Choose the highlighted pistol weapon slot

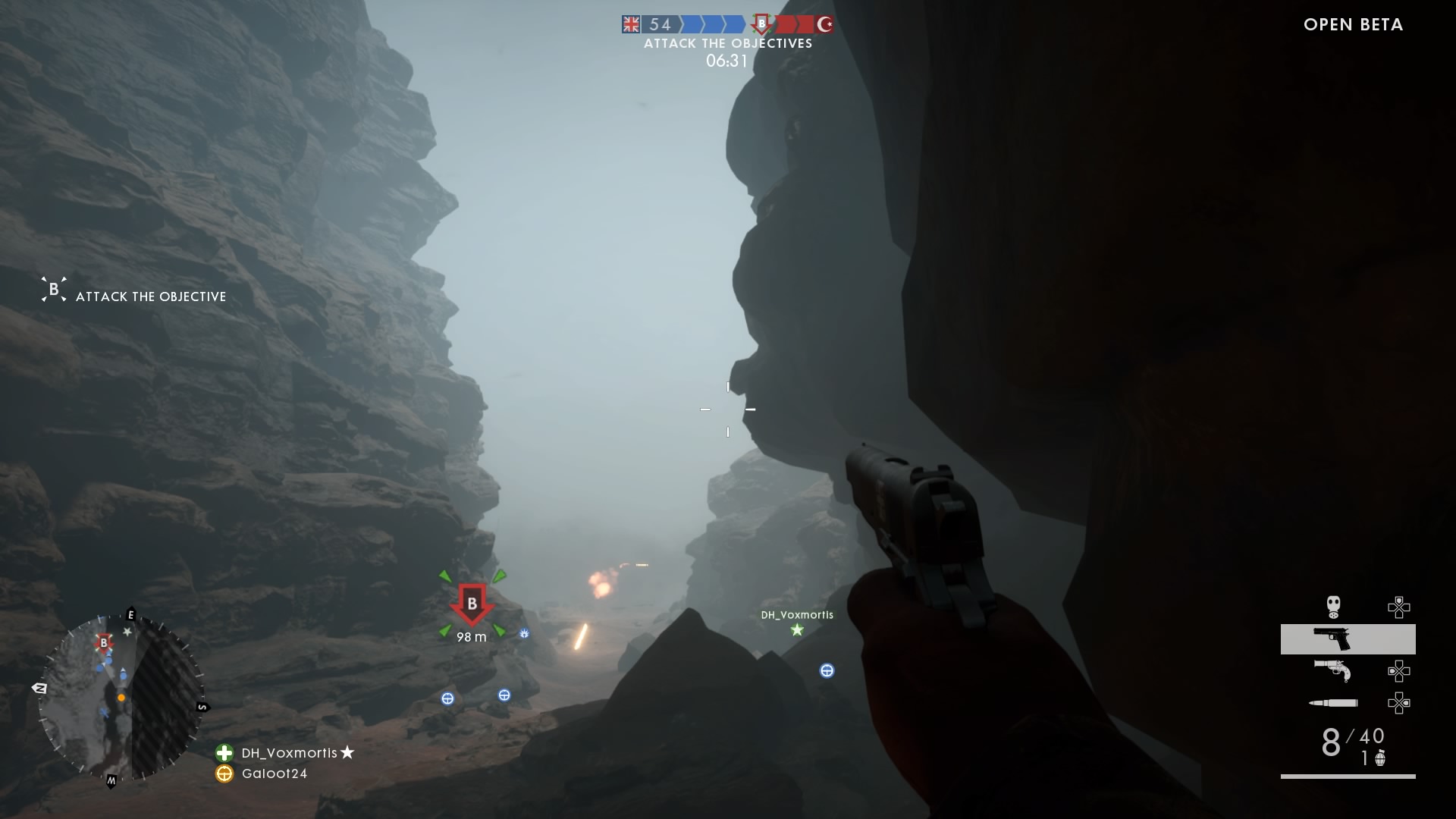click(x=1348, y=639)
